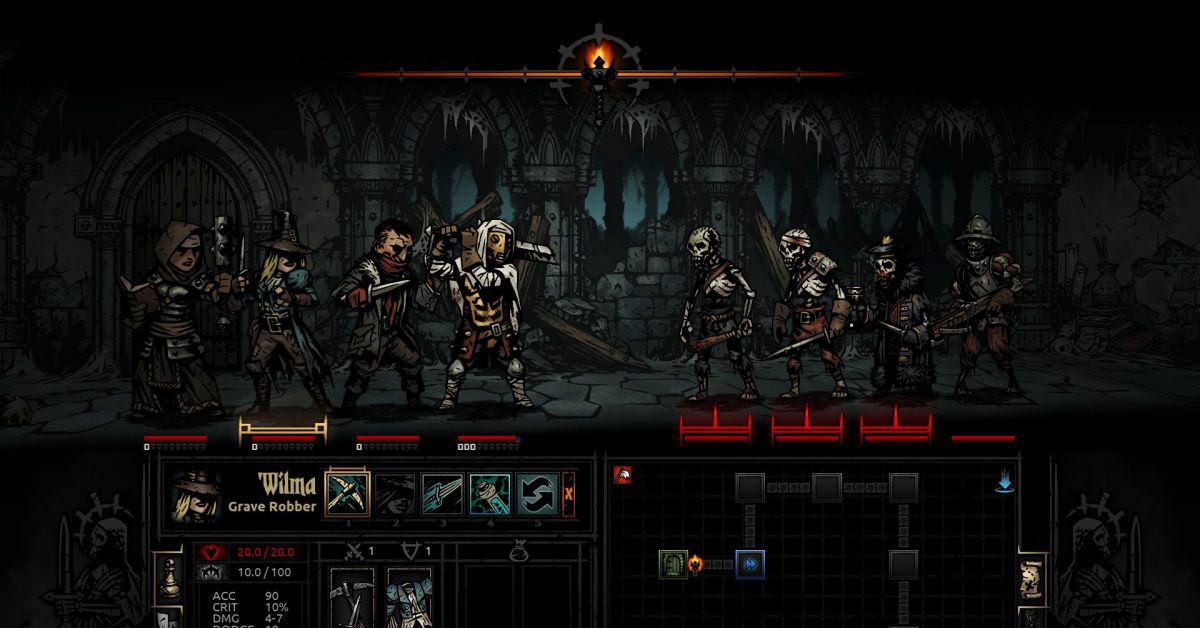Select the green entrance room on map

pyautogui.click(x=671, y=564)
